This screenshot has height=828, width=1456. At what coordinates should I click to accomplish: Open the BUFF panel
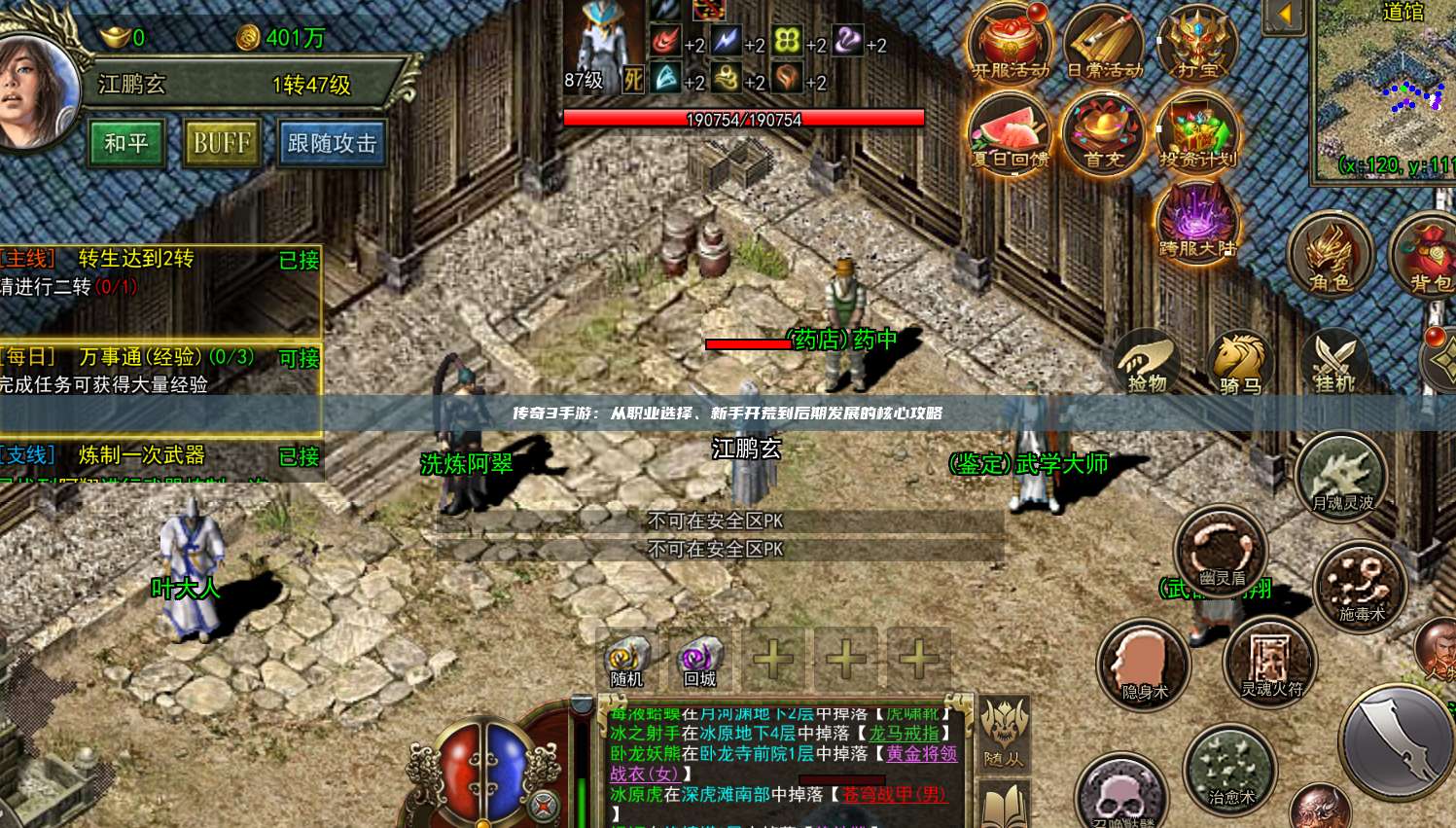tap(222, 143)
